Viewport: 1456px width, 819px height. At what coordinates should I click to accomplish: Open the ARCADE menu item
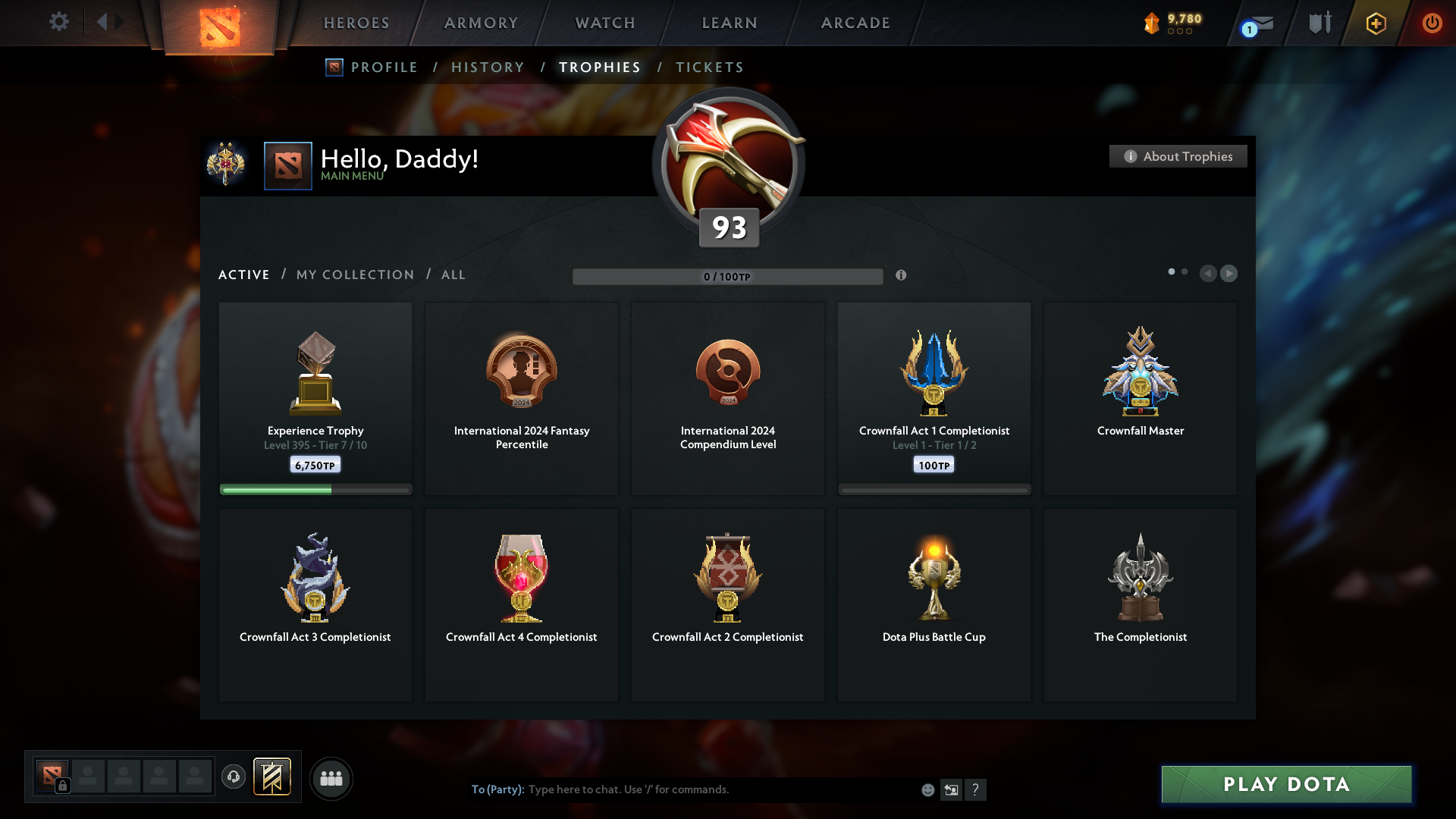(x=855, y=23)
